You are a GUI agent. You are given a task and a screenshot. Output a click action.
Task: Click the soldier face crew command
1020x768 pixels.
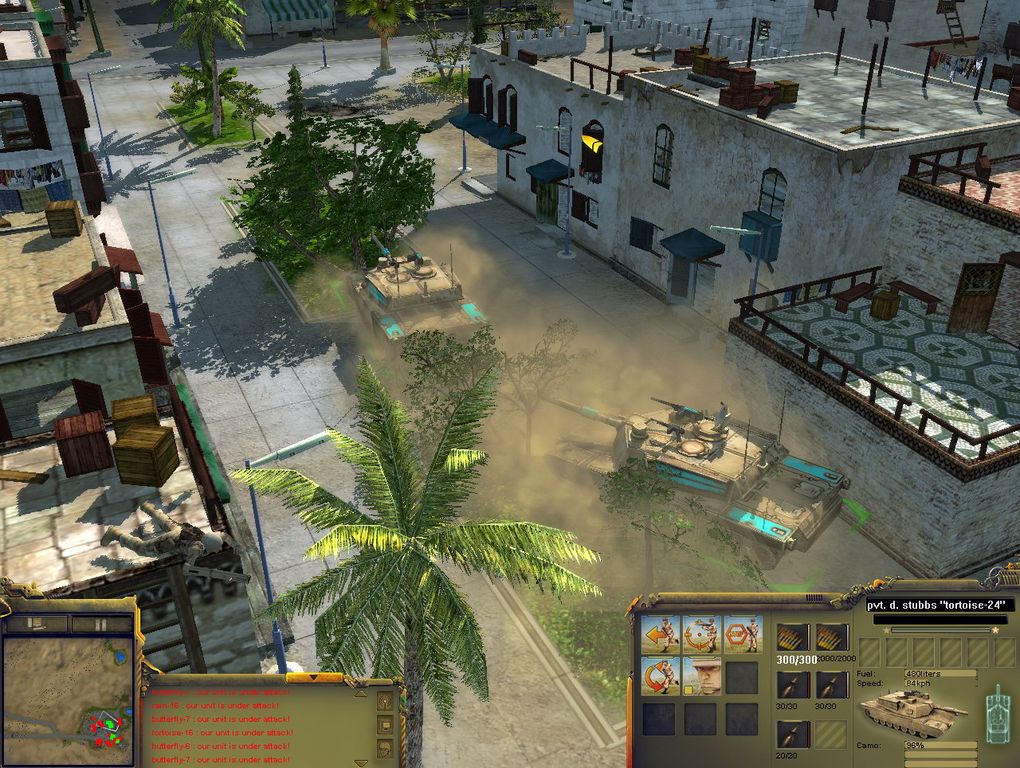click(701, 675)
